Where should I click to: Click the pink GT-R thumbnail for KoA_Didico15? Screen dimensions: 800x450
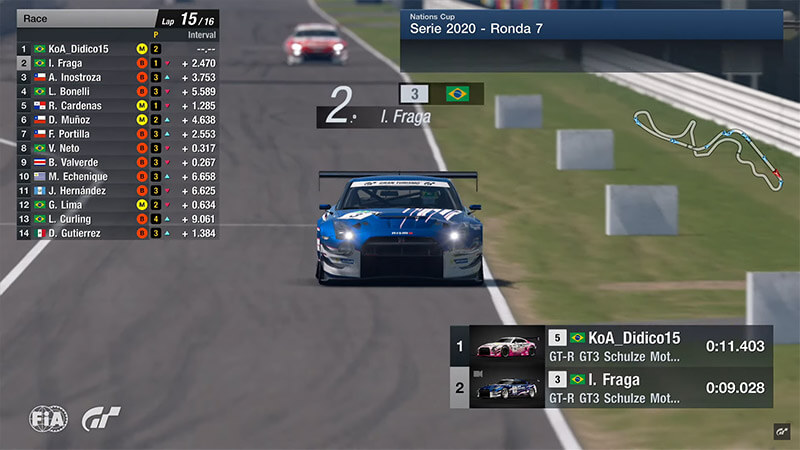click(507, 346)
